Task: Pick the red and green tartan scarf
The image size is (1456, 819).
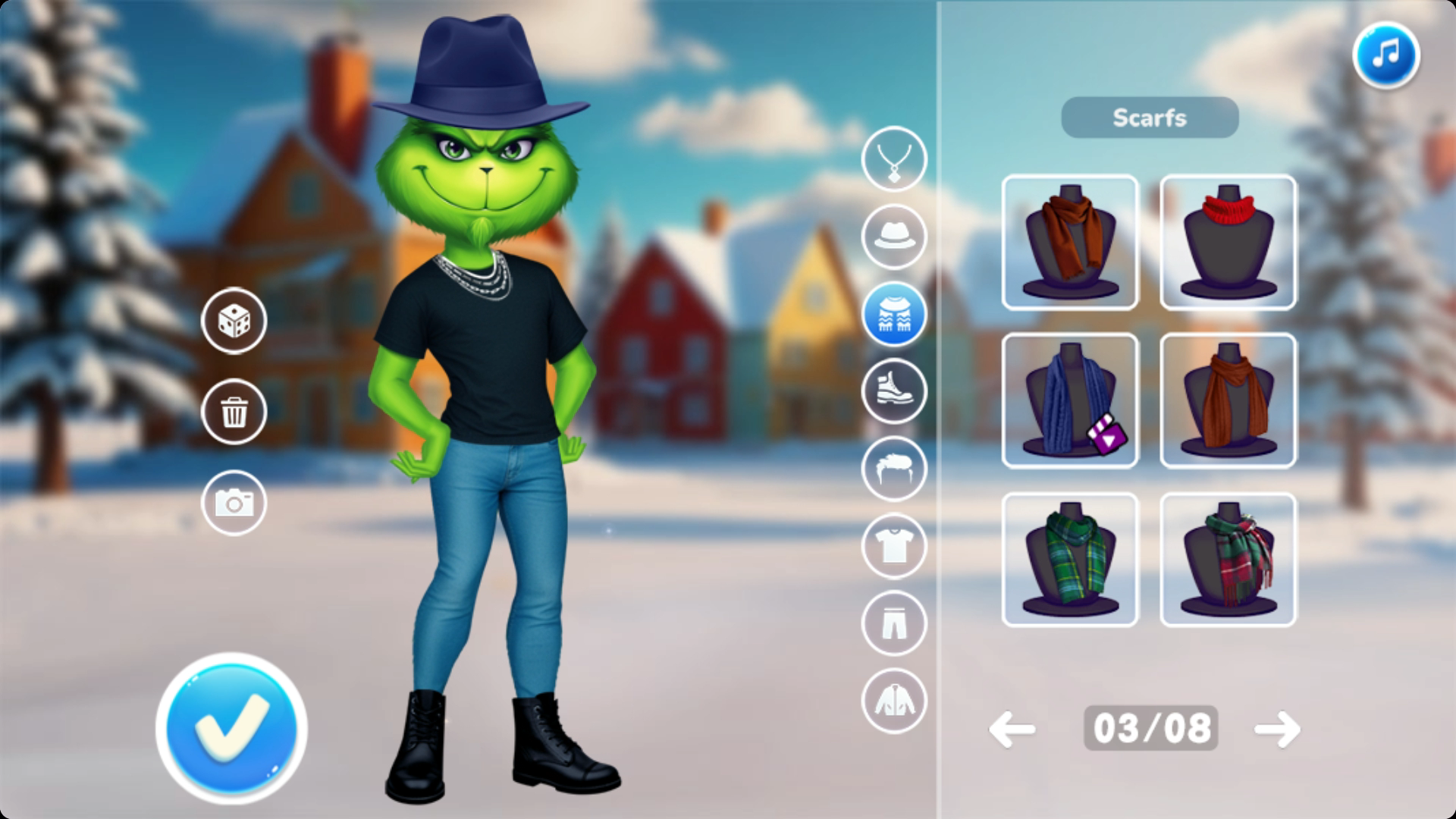Action: [1228, 560]
